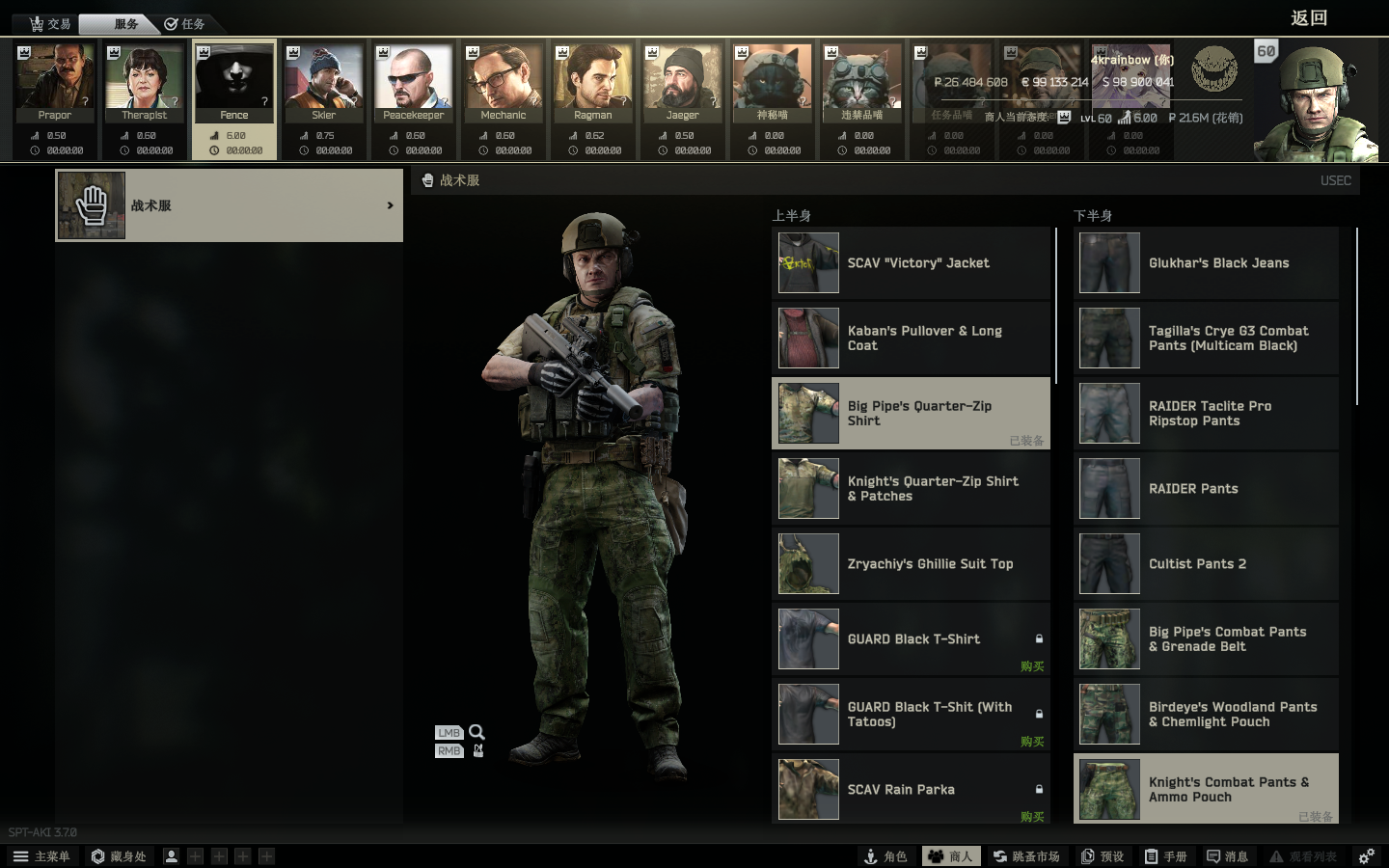The height and width of the screenshot is (868, 1389).
Task: Pick Glukhar's Black Jeans
Action: pyautogui.click(x=1206, y=263)
